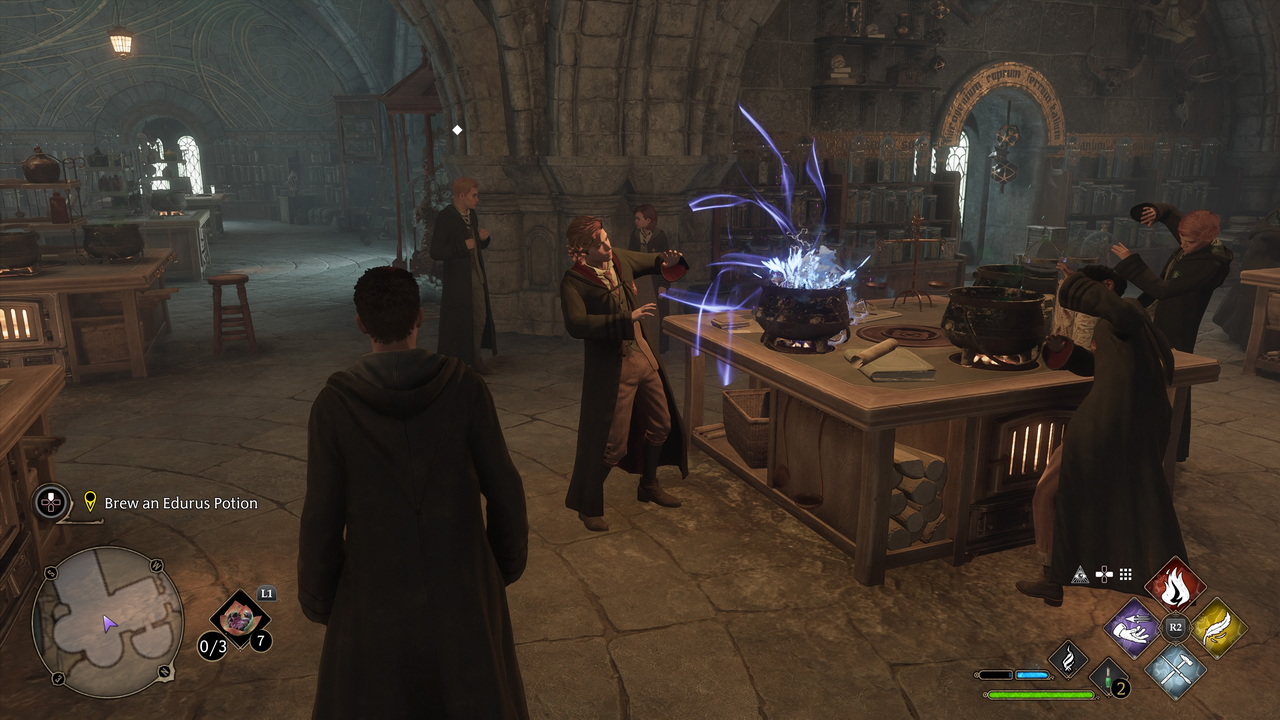Trigger the Ancient Magic wisp icon
The width and height of the screenshot is (1280, 720).
tap(1068, 659)
